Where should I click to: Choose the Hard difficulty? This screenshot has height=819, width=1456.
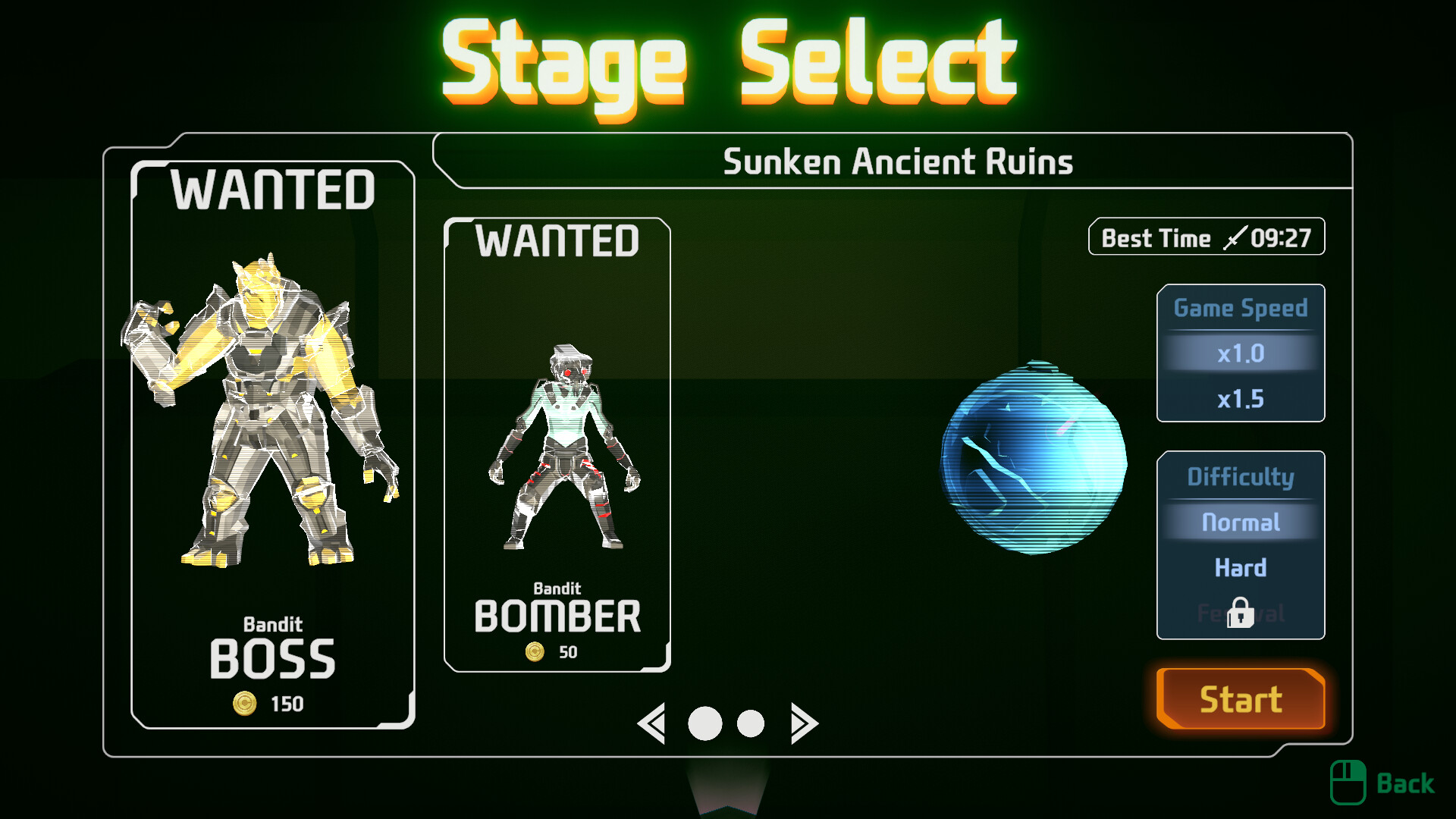(1241, 568)
